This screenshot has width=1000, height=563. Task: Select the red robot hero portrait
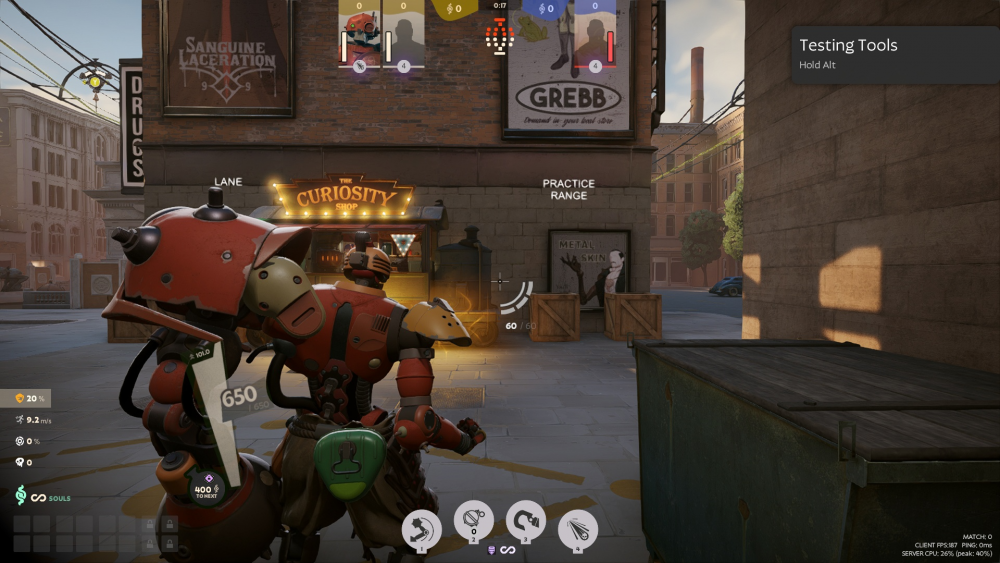coord(359,37)
